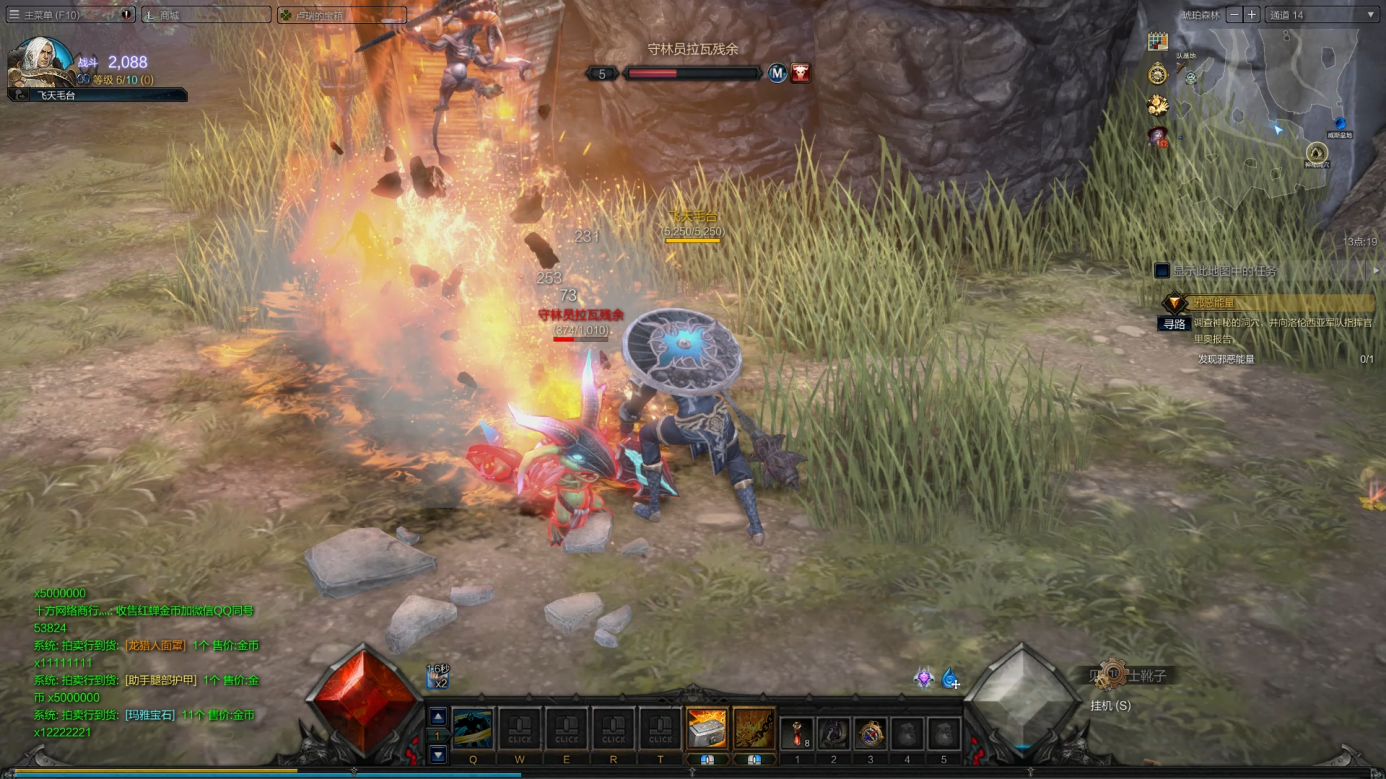Screen dimensions: 1386x779
Task: Zoom in the minimap with plus button
Action: click(1251, 15)
